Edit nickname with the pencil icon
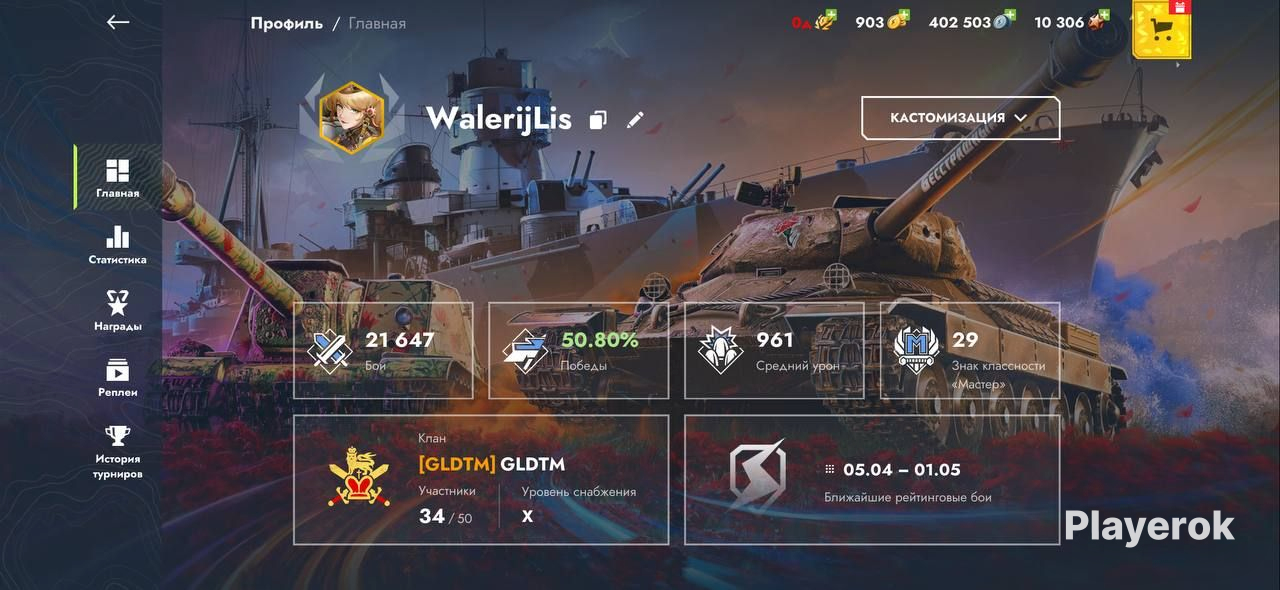The image size is (1280, 590). [635, 120]
